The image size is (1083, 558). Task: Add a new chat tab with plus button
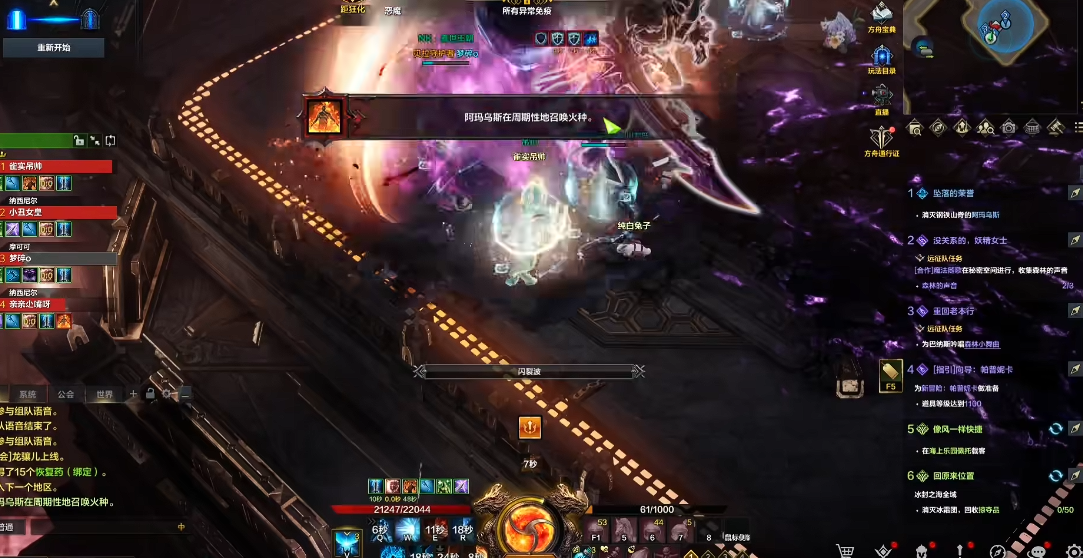click(x=133, y=394)
